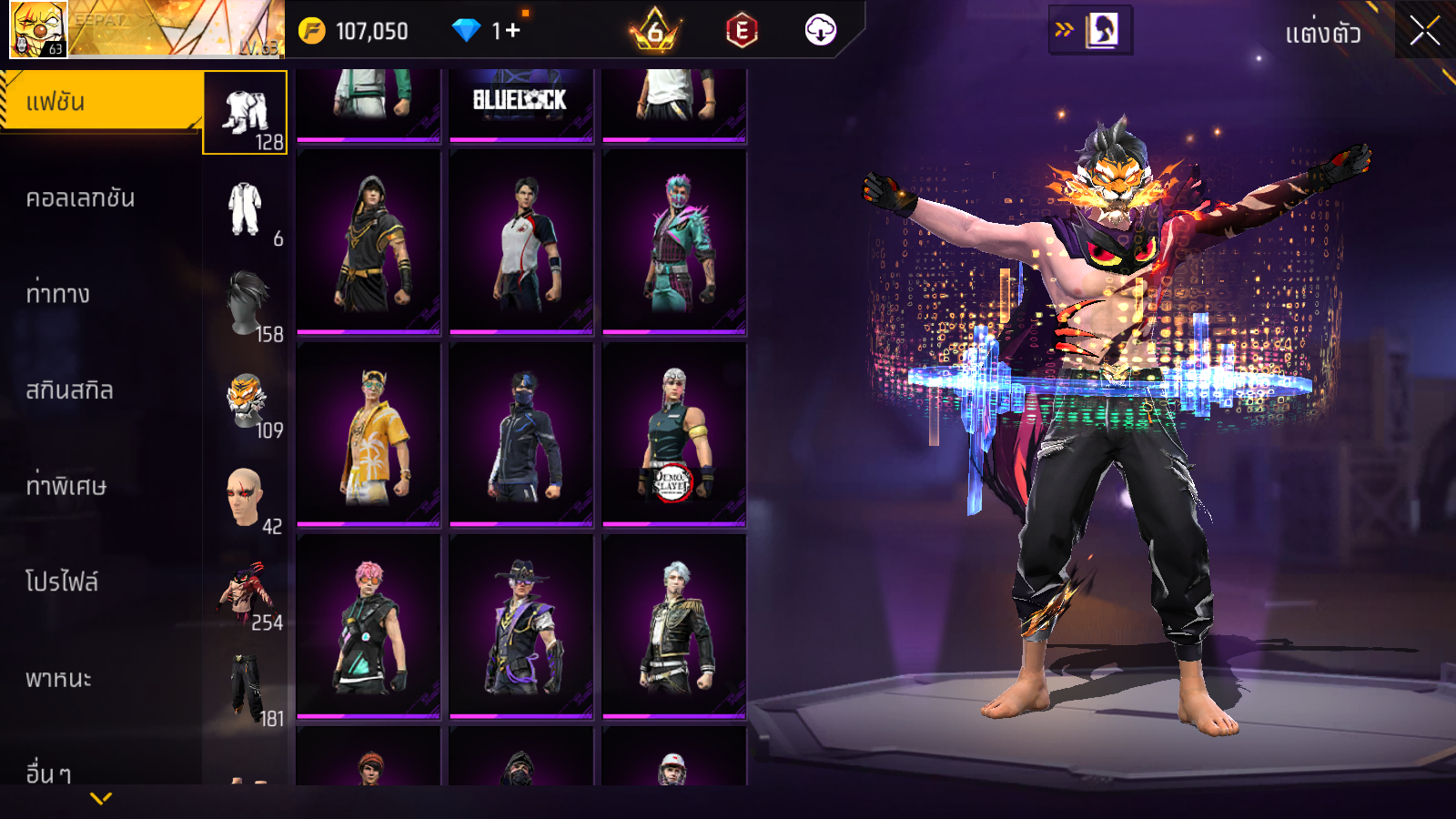The height and width of the screenshot is (819, 1456).
Task: Close the wardrobe with the X button
Action: pos(1424,32)
